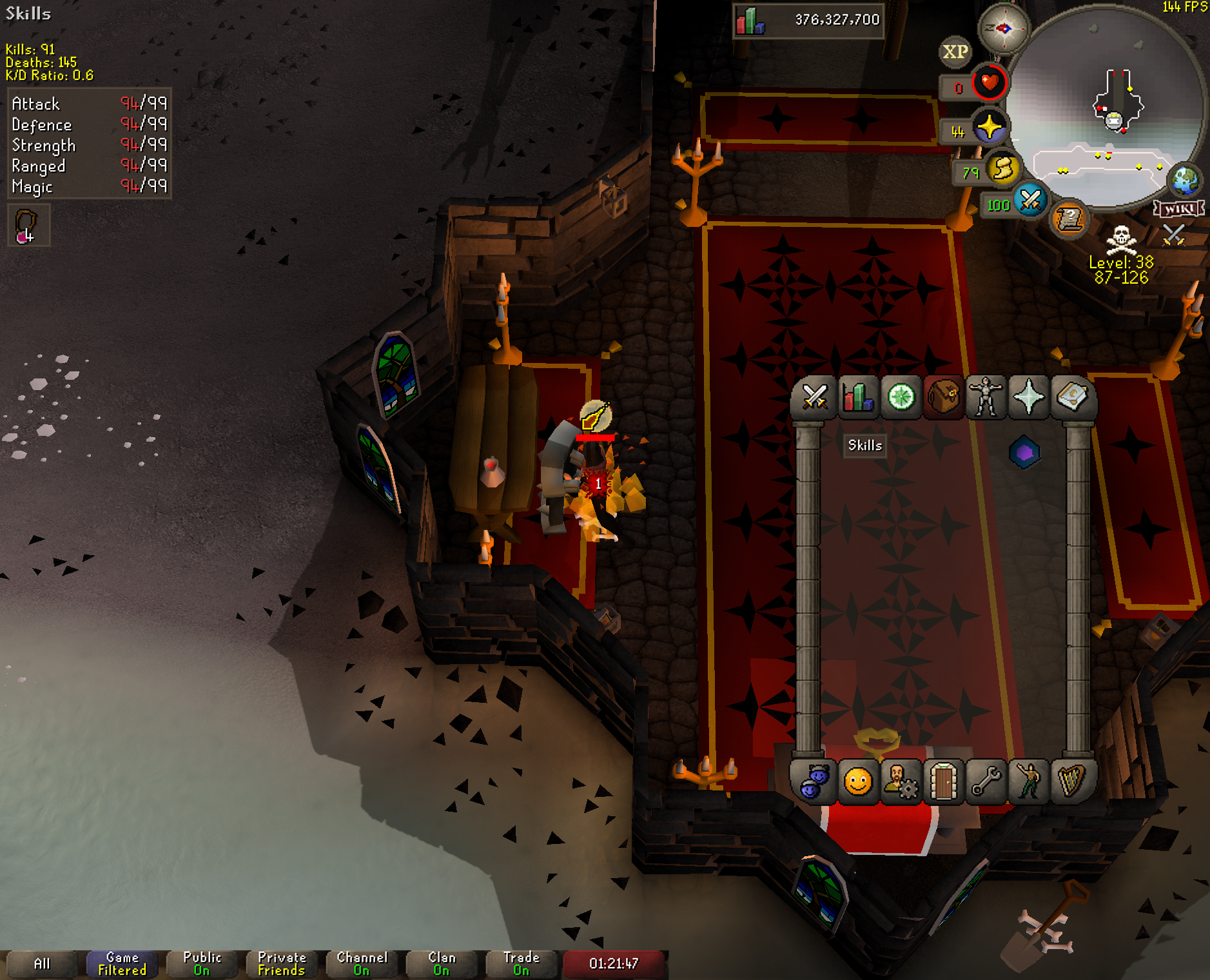
Task: Open the Emotes tab
Action: coord(1029,782)
